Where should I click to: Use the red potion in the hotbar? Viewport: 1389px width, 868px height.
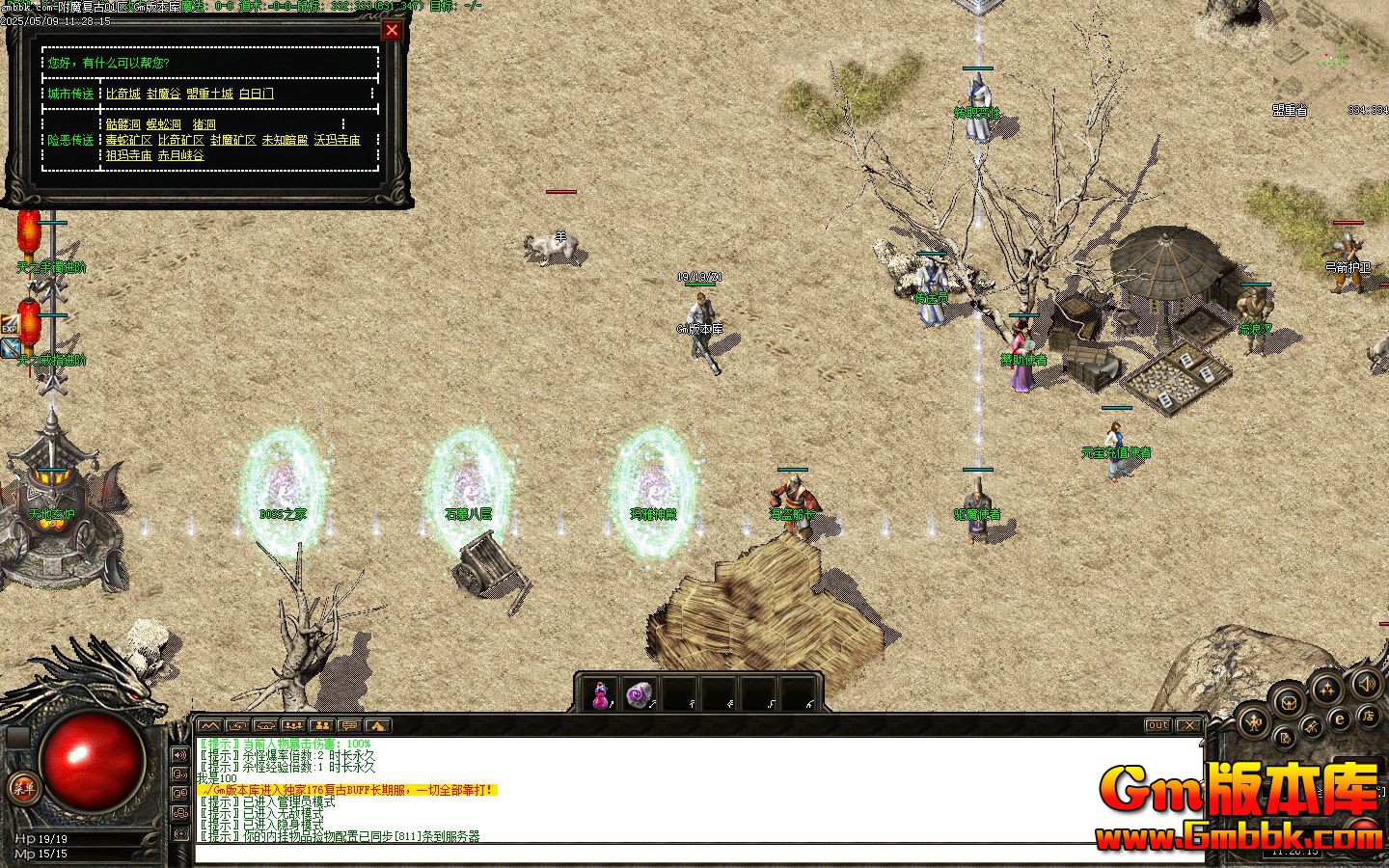point(601,694)
